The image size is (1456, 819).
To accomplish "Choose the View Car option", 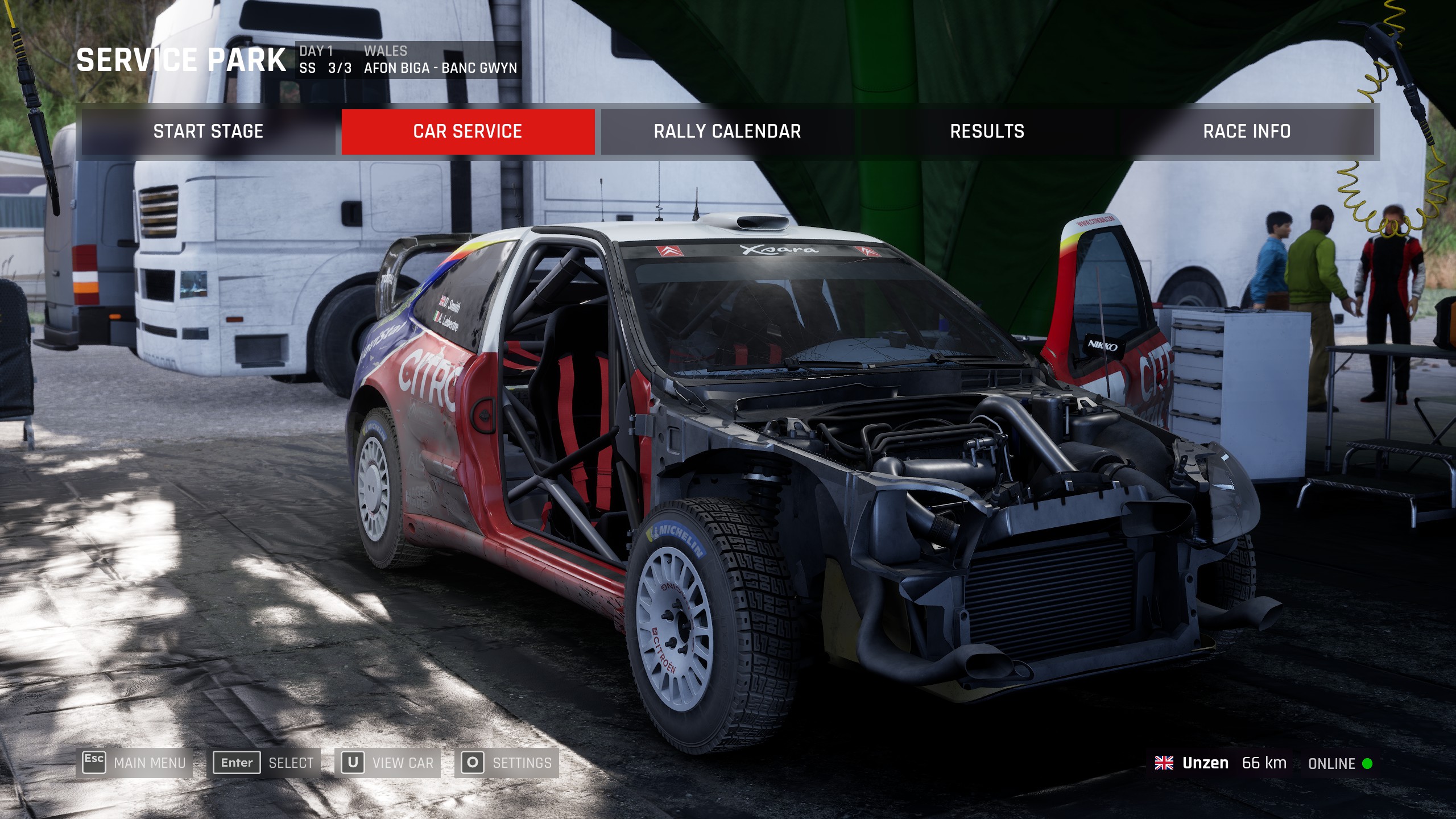I will coord(388,763).
